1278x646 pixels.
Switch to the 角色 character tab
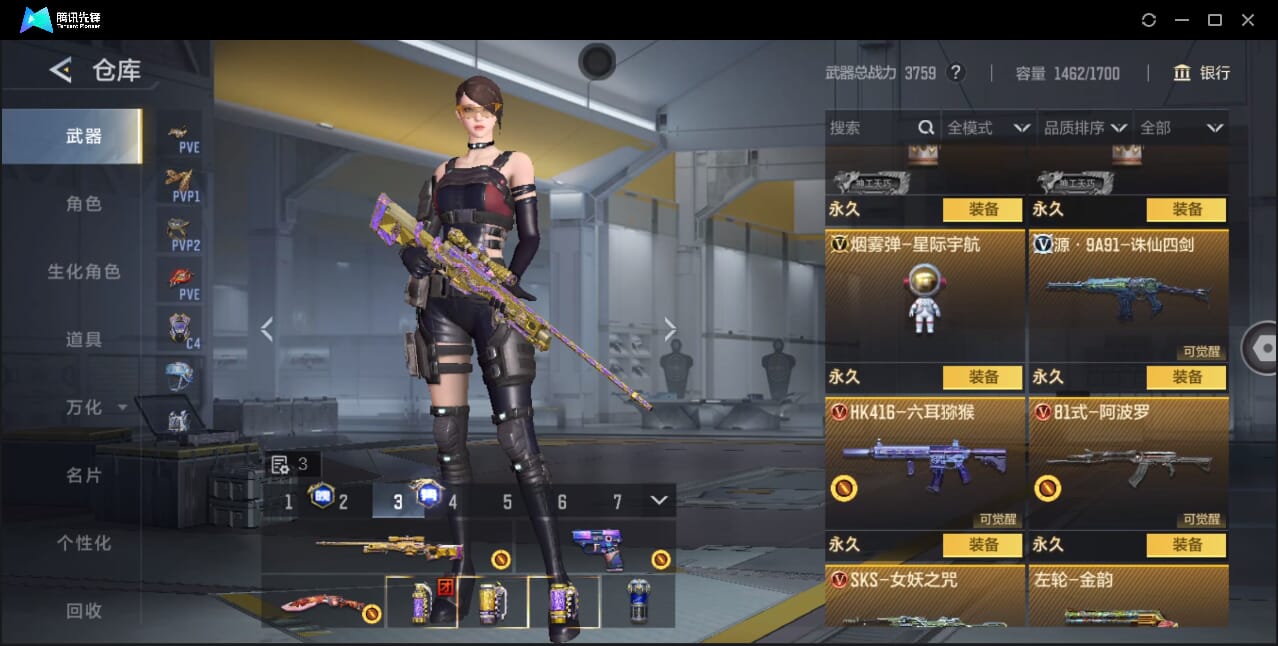point(84,204)
